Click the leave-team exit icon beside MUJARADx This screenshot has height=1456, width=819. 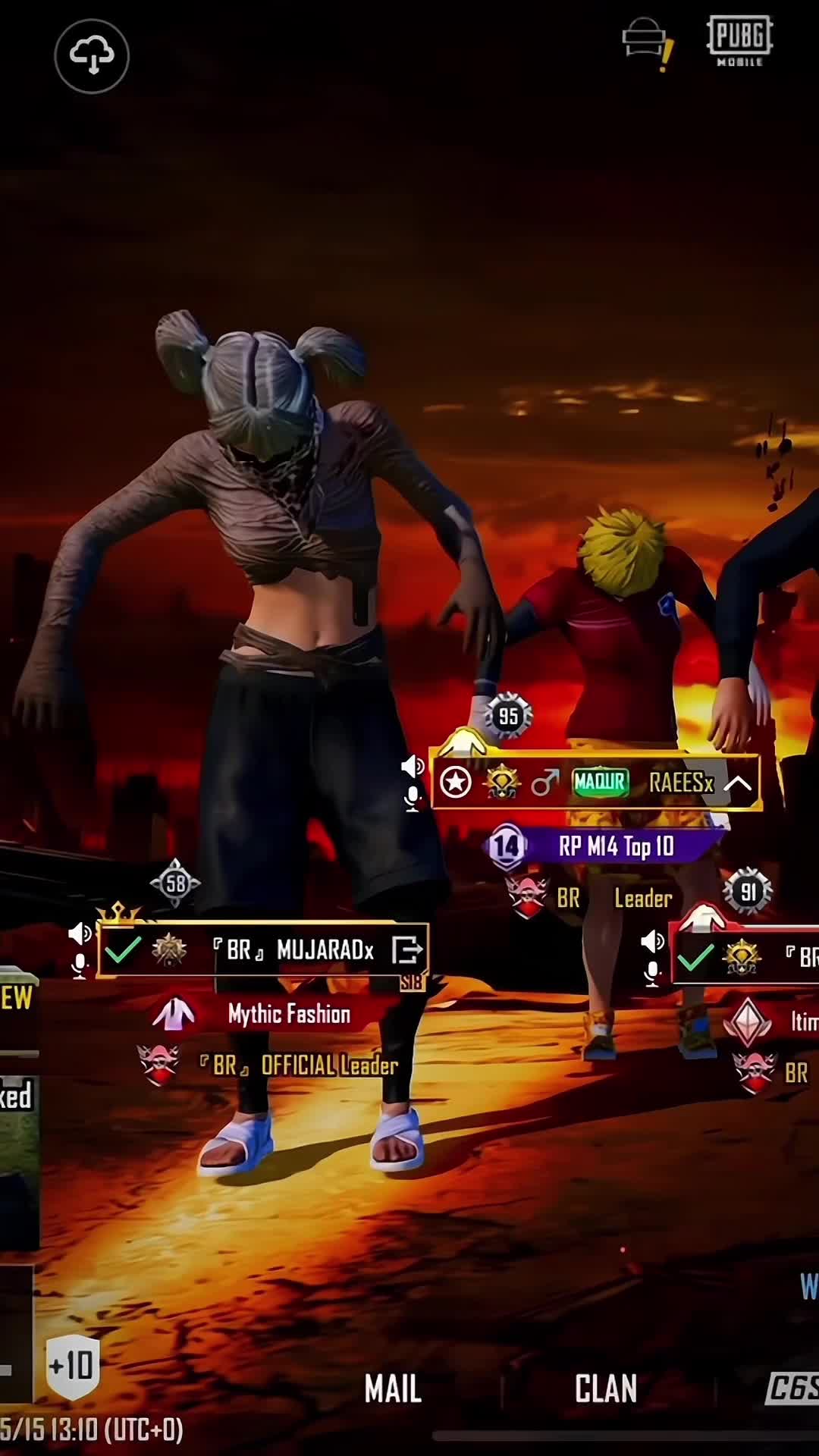(407, 949)
